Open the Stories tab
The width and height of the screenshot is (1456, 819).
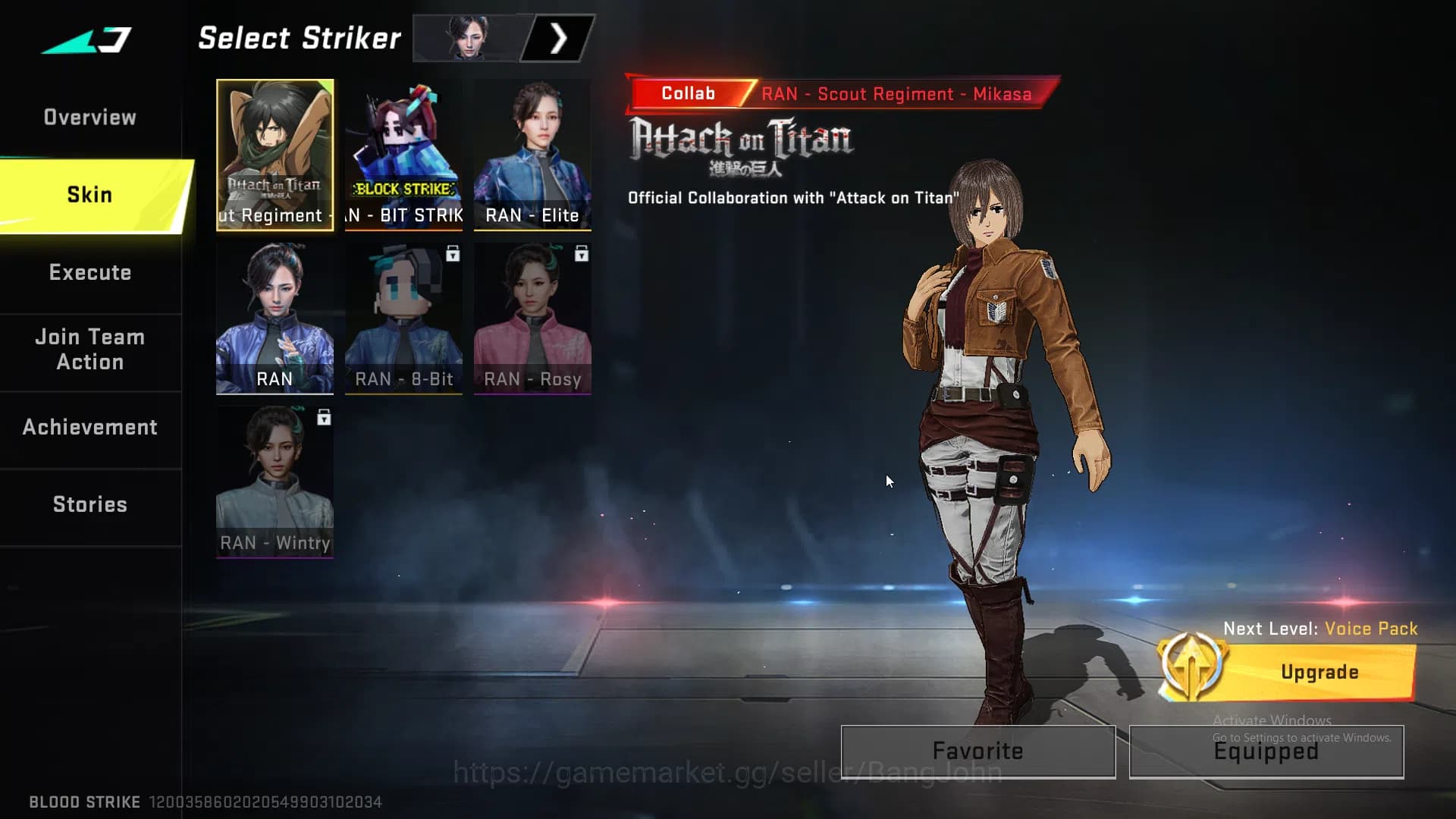(x=89, y=505)
